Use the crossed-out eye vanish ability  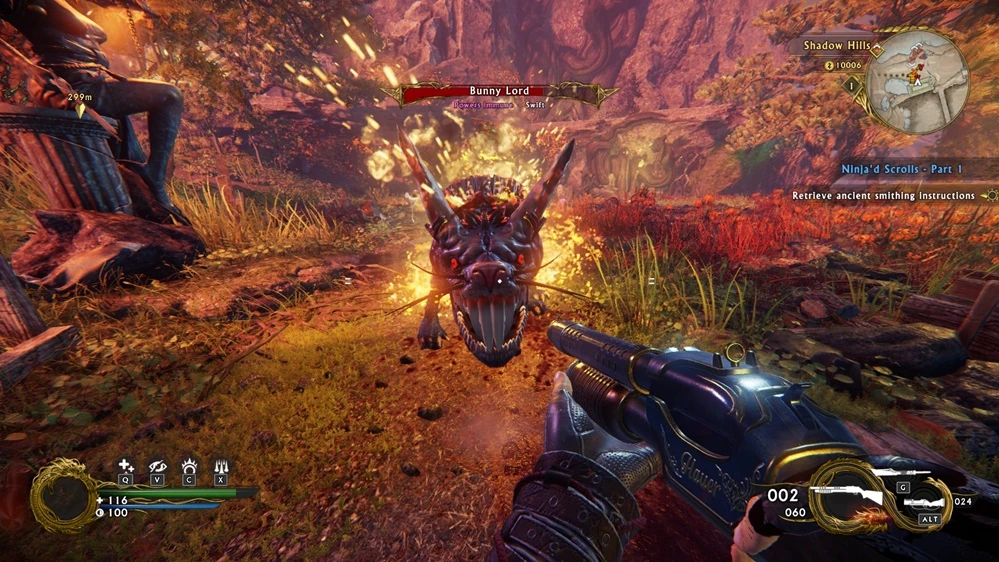[157, 466]
